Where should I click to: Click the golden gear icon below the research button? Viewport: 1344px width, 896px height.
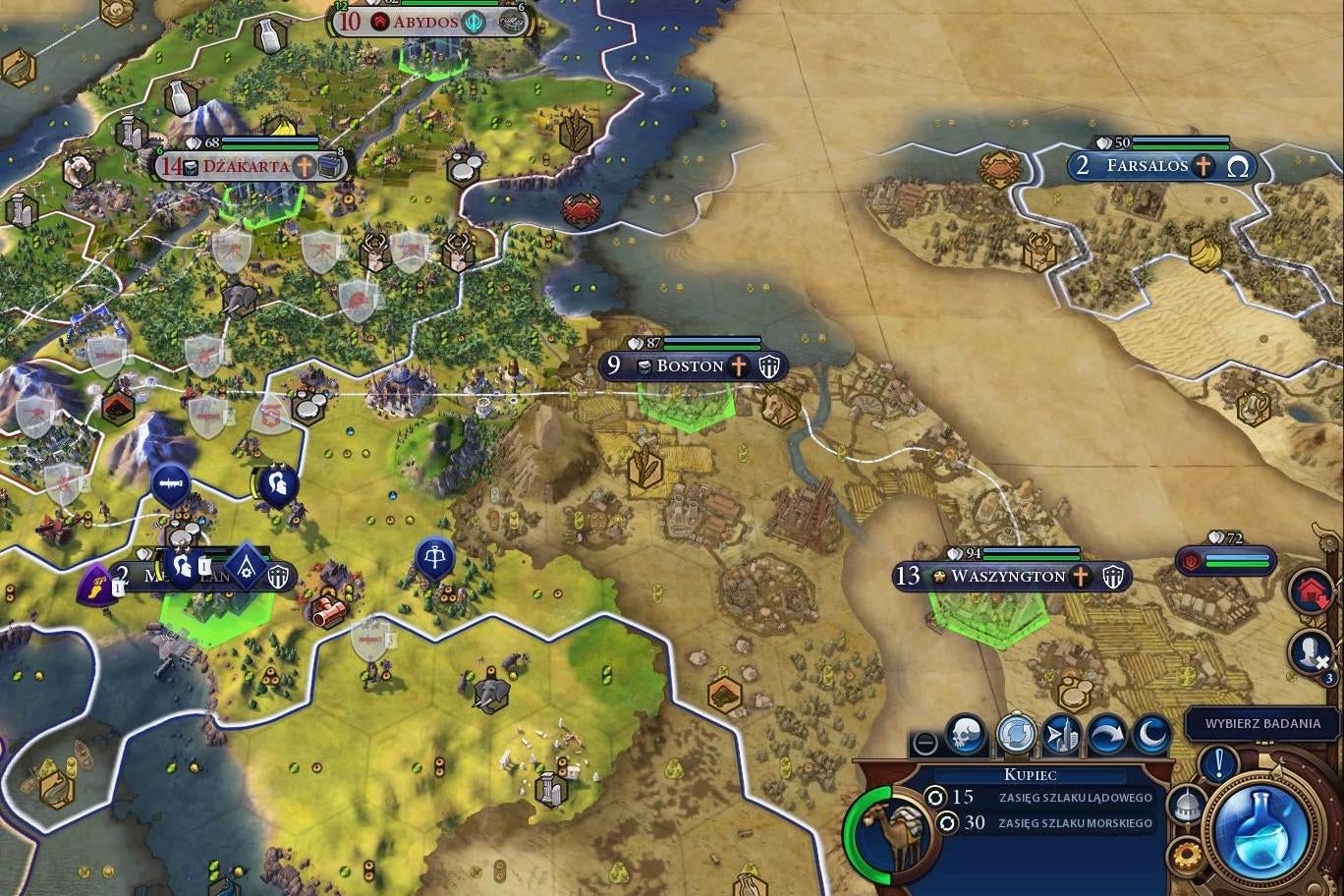(1186, 853)
